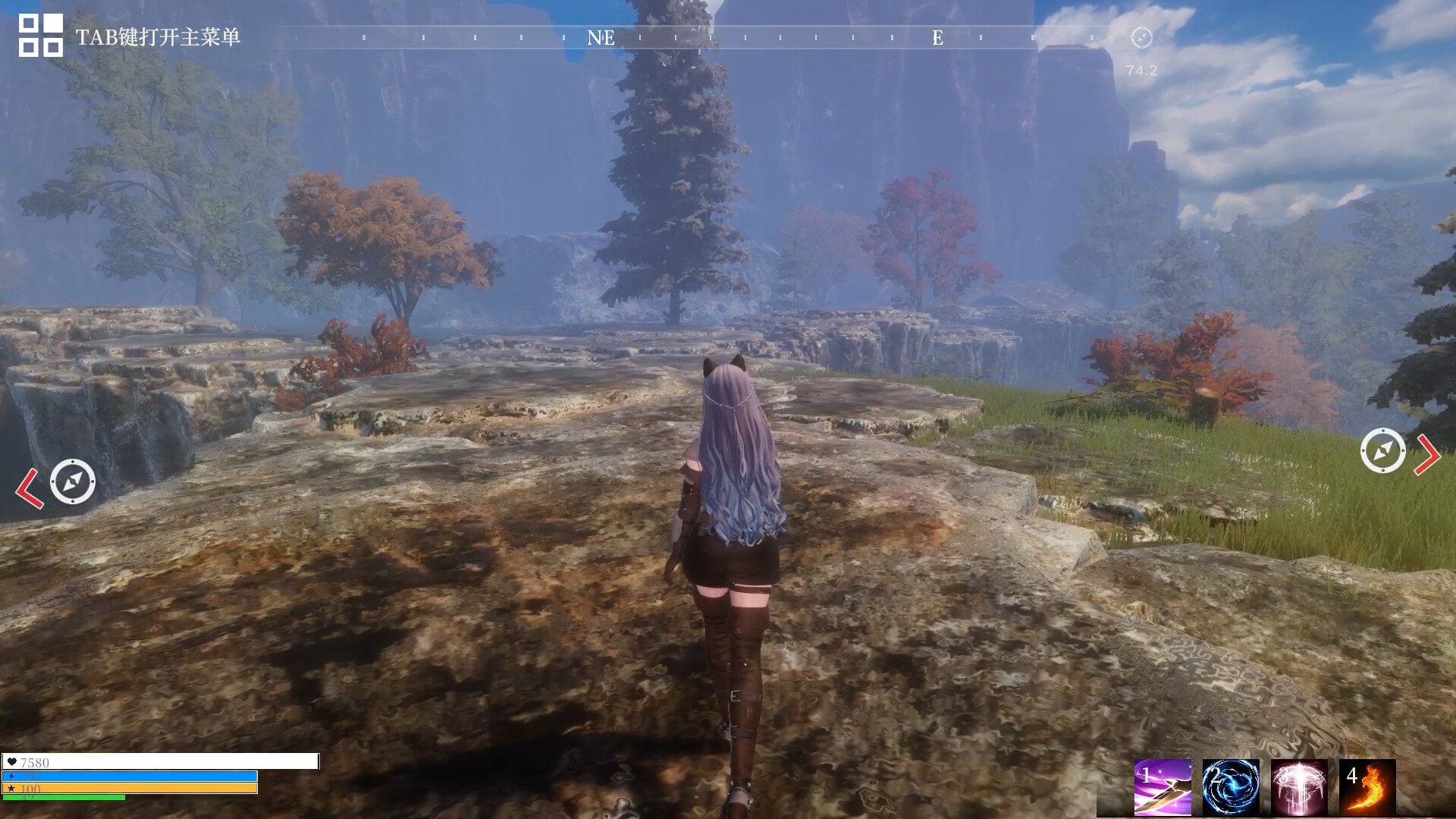Click the waypoint marker on the compass bar
The image size is (1456, 819).
(1141, 37)
